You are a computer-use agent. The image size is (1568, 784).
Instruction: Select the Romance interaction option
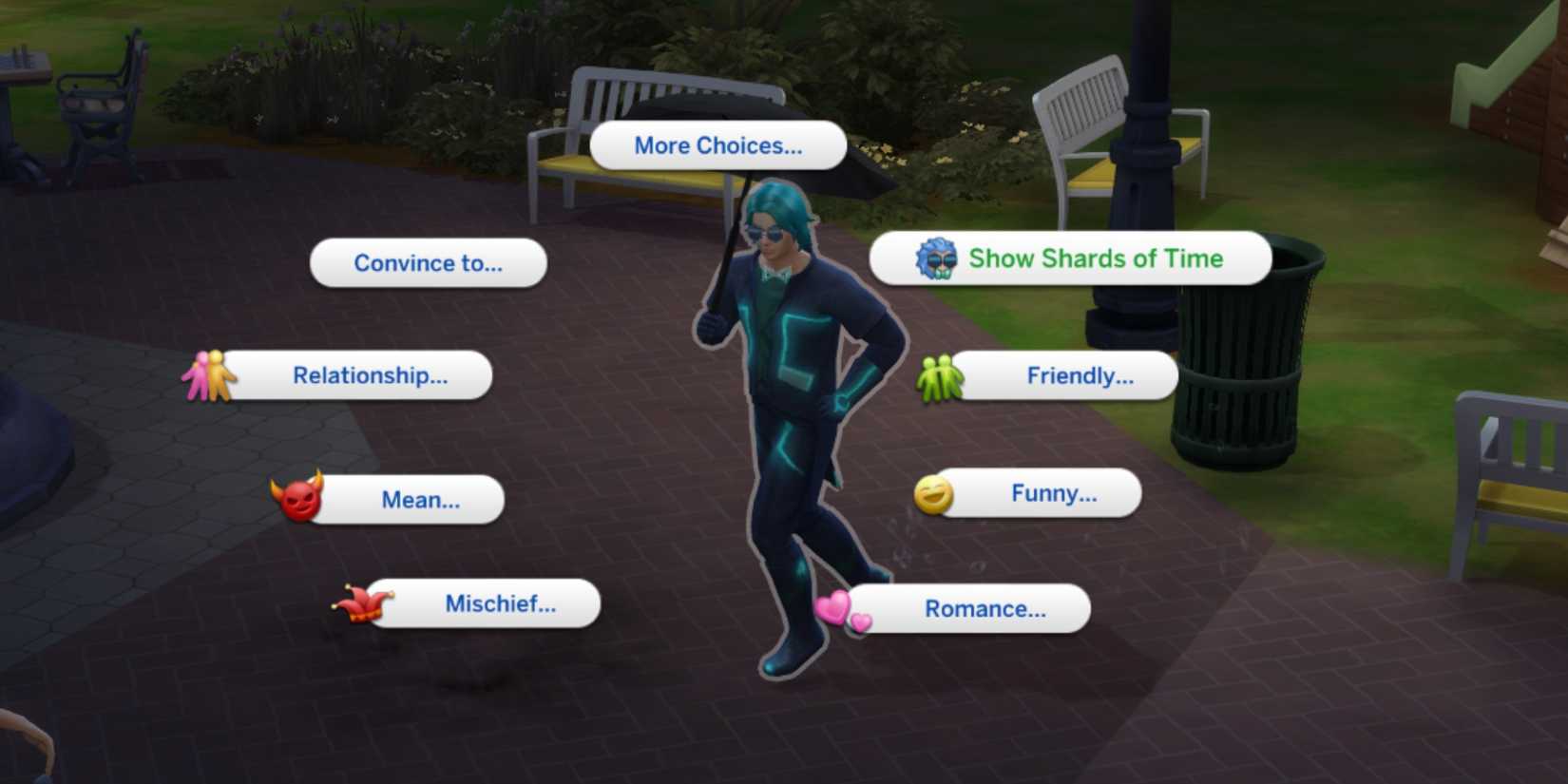(984, 609)
